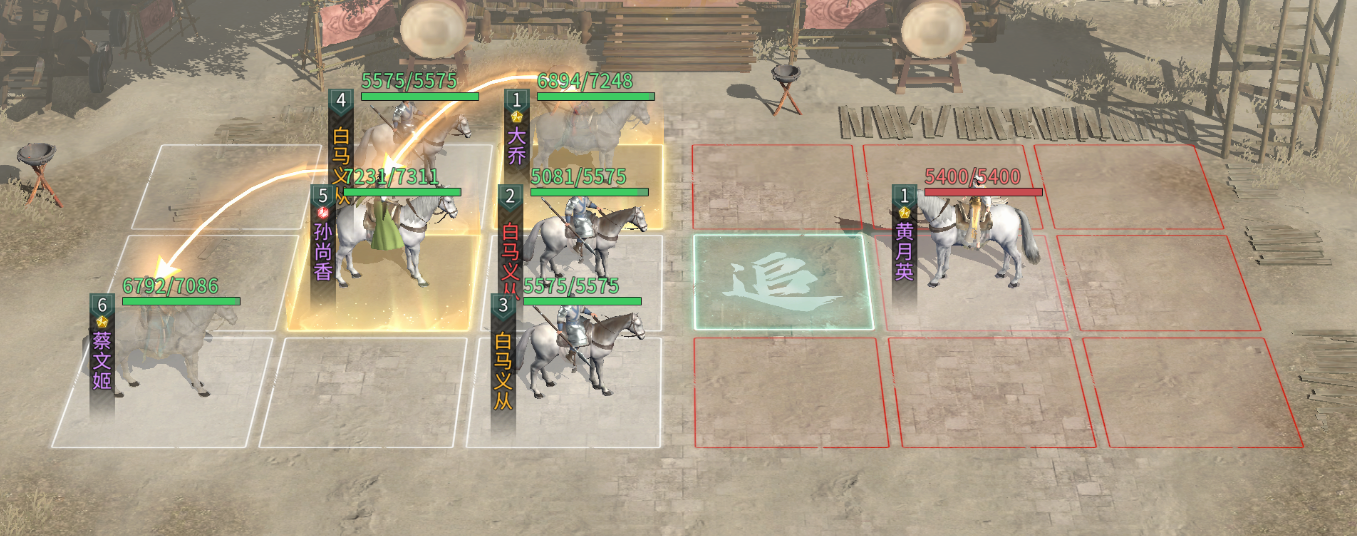
Task: Target the enemy 黄月英 banner
Action: coord(904,246)
